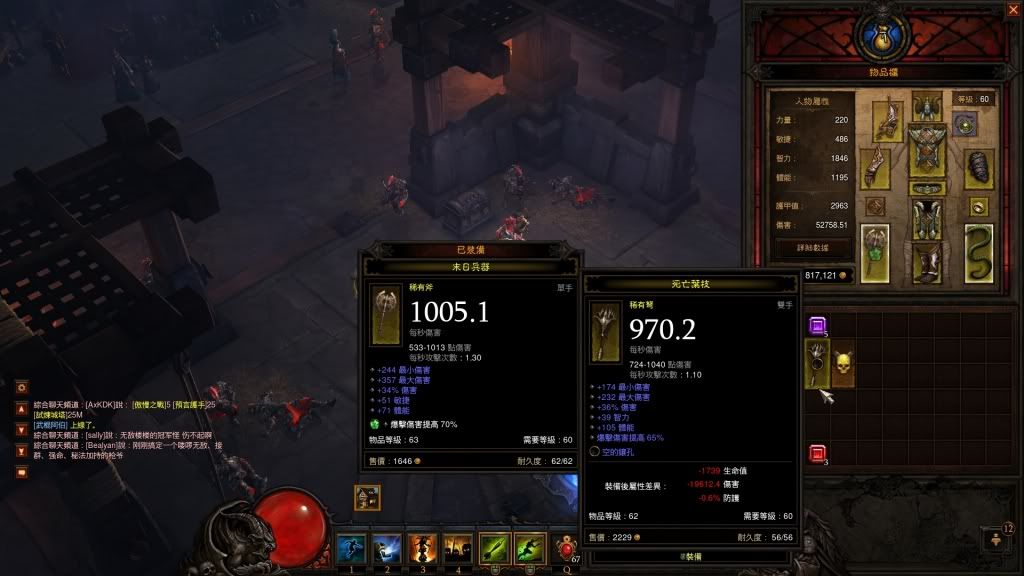Click the house icon above the hotbar
Image resolution: width=1024 pixels, height=576 pixels.
click(366, 496)
